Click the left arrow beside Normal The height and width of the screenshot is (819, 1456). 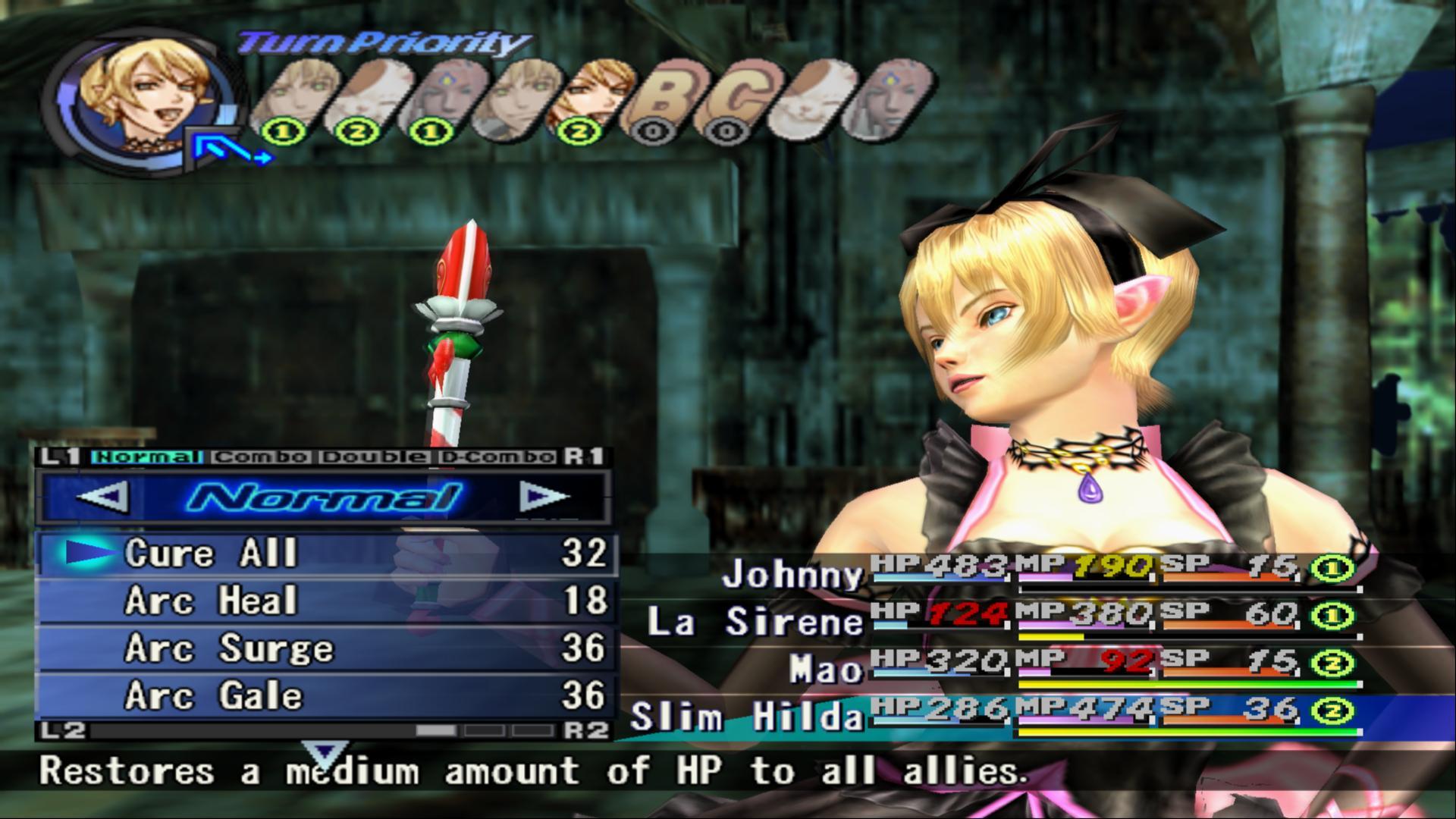(101, 498)
